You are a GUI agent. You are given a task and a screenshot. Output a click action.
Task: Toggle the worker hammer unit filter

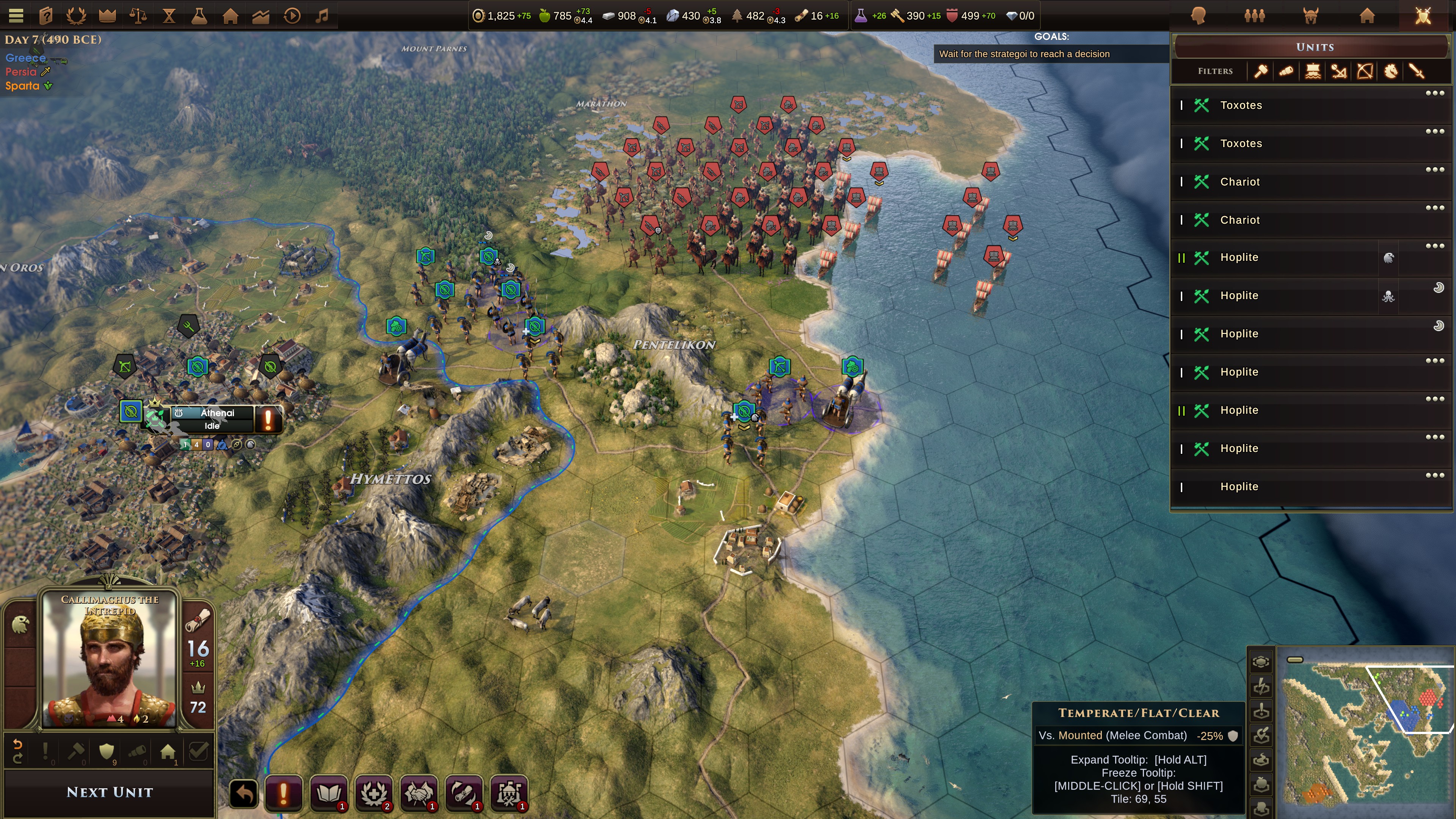click(1260, 71)
